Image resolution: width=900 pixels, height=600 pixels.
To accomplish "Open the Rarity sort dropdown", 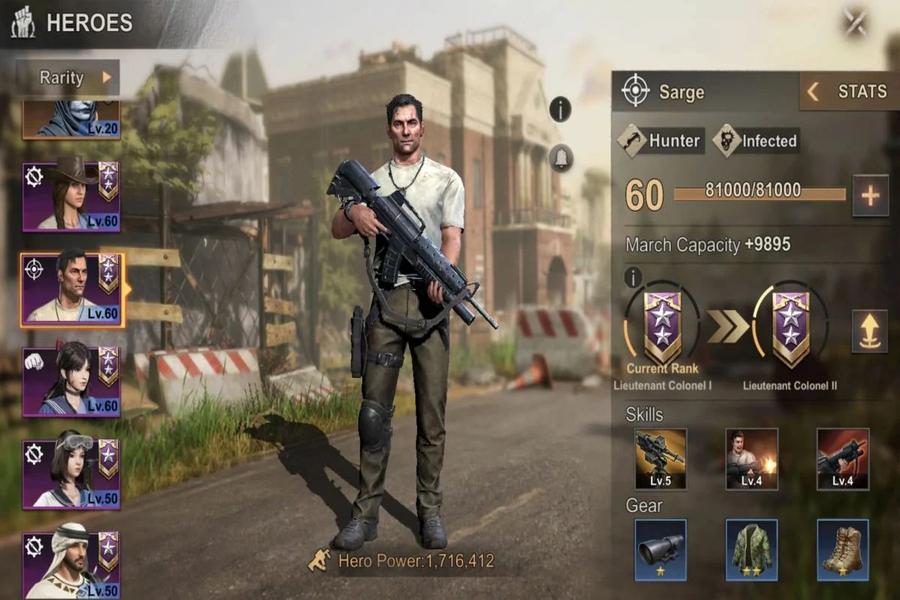I will tap(68, 77).
